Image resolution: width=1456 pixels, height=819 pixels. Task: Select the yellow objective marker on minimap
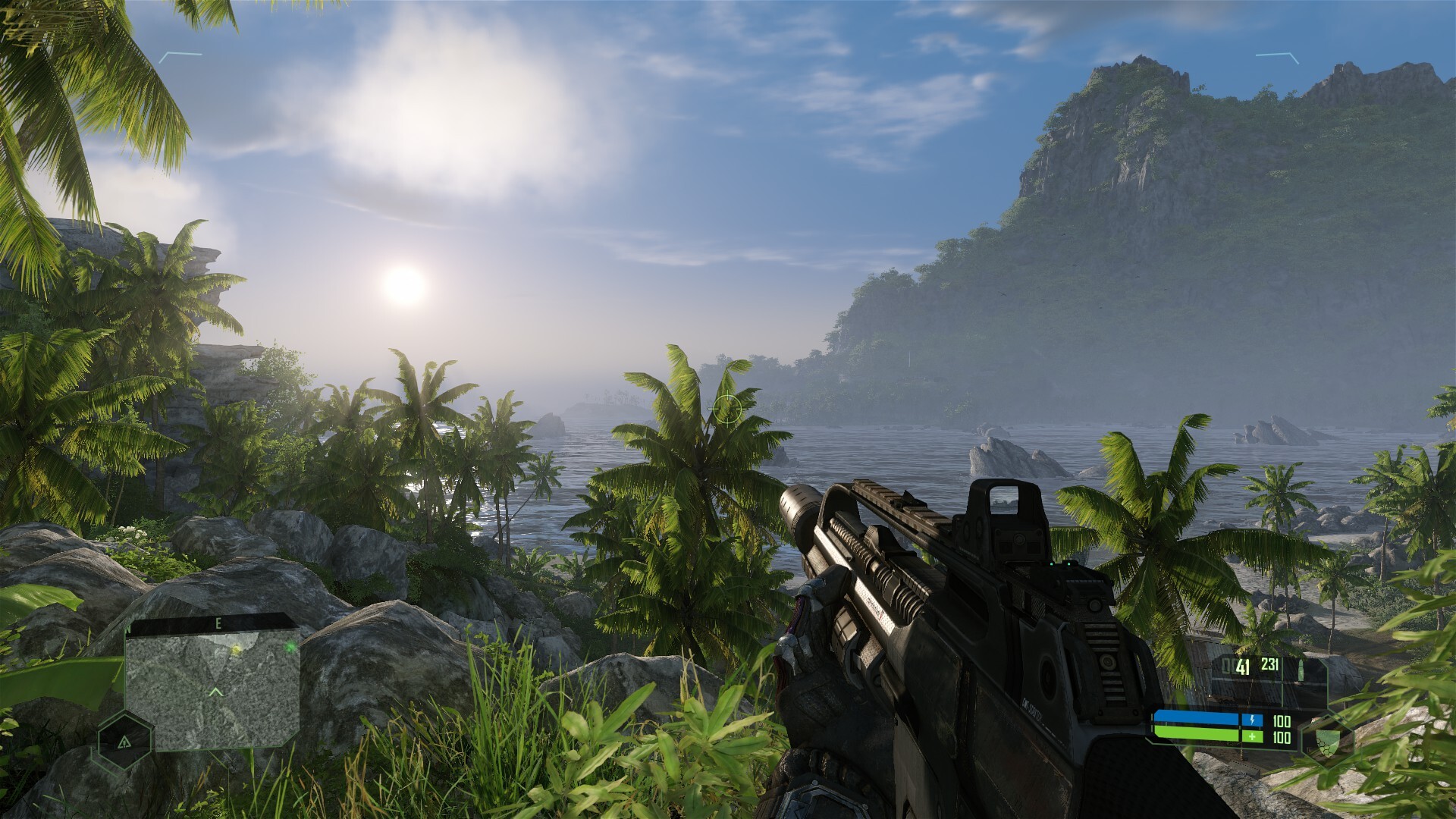236,650
